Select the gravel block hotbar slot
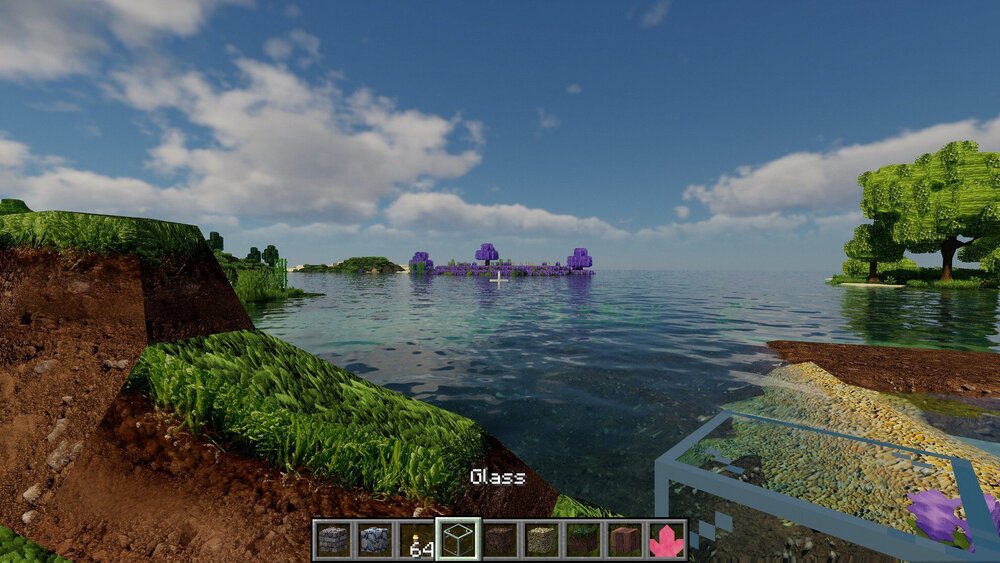The height and width of the screenshot is (563, 1000). [x=541, y=540]
